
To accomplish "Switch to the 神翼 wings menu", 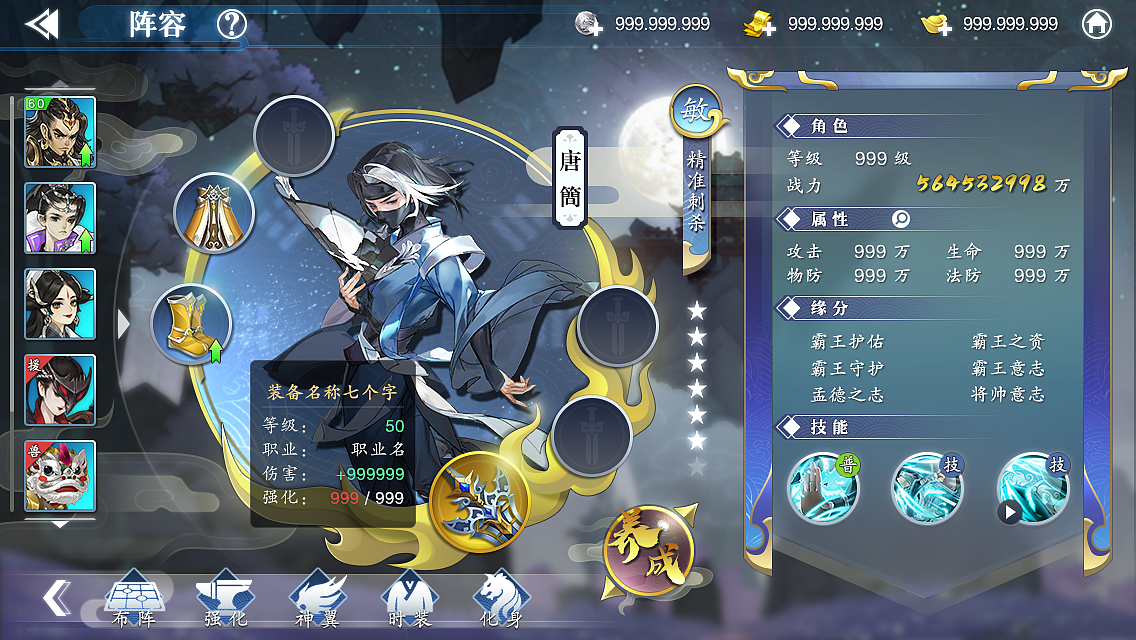I will [317, 600].
